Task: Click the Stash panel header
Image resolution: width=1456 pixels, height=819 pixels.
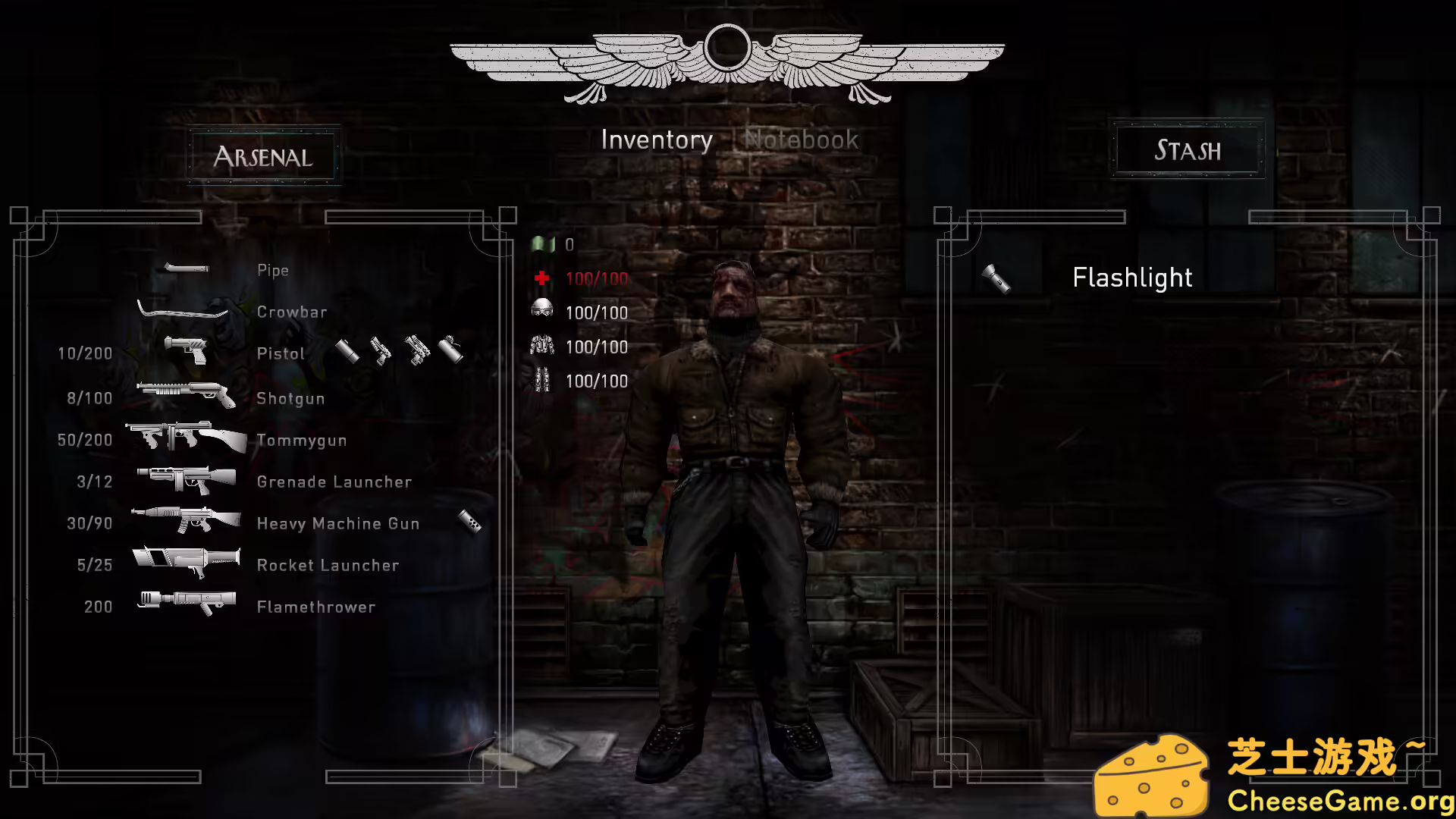Action: 1188,150
